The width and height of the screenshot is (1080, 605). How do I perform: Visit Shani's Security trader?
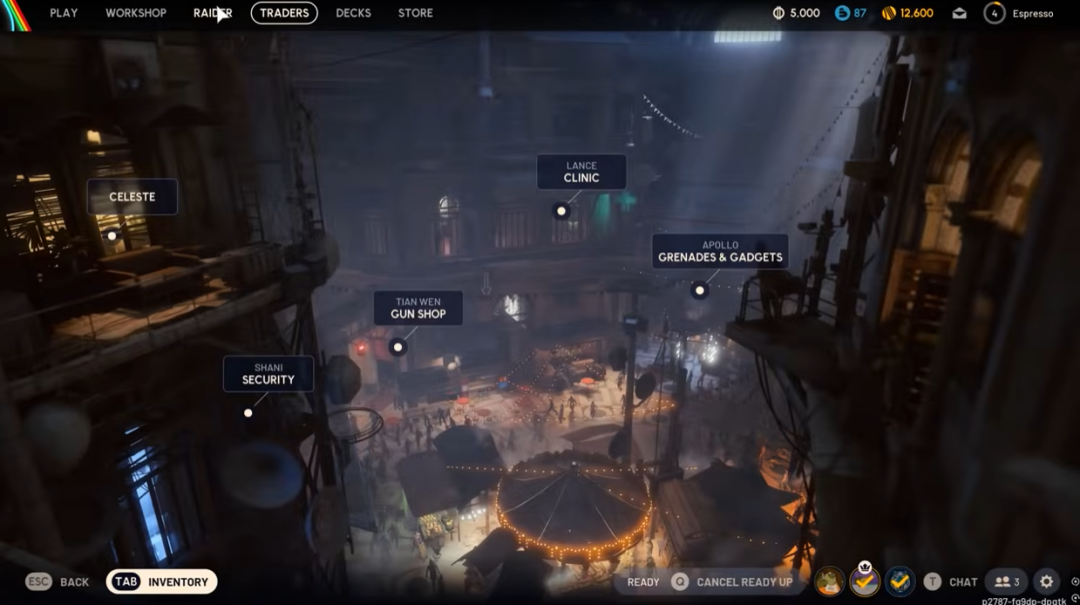pos(268,374)
